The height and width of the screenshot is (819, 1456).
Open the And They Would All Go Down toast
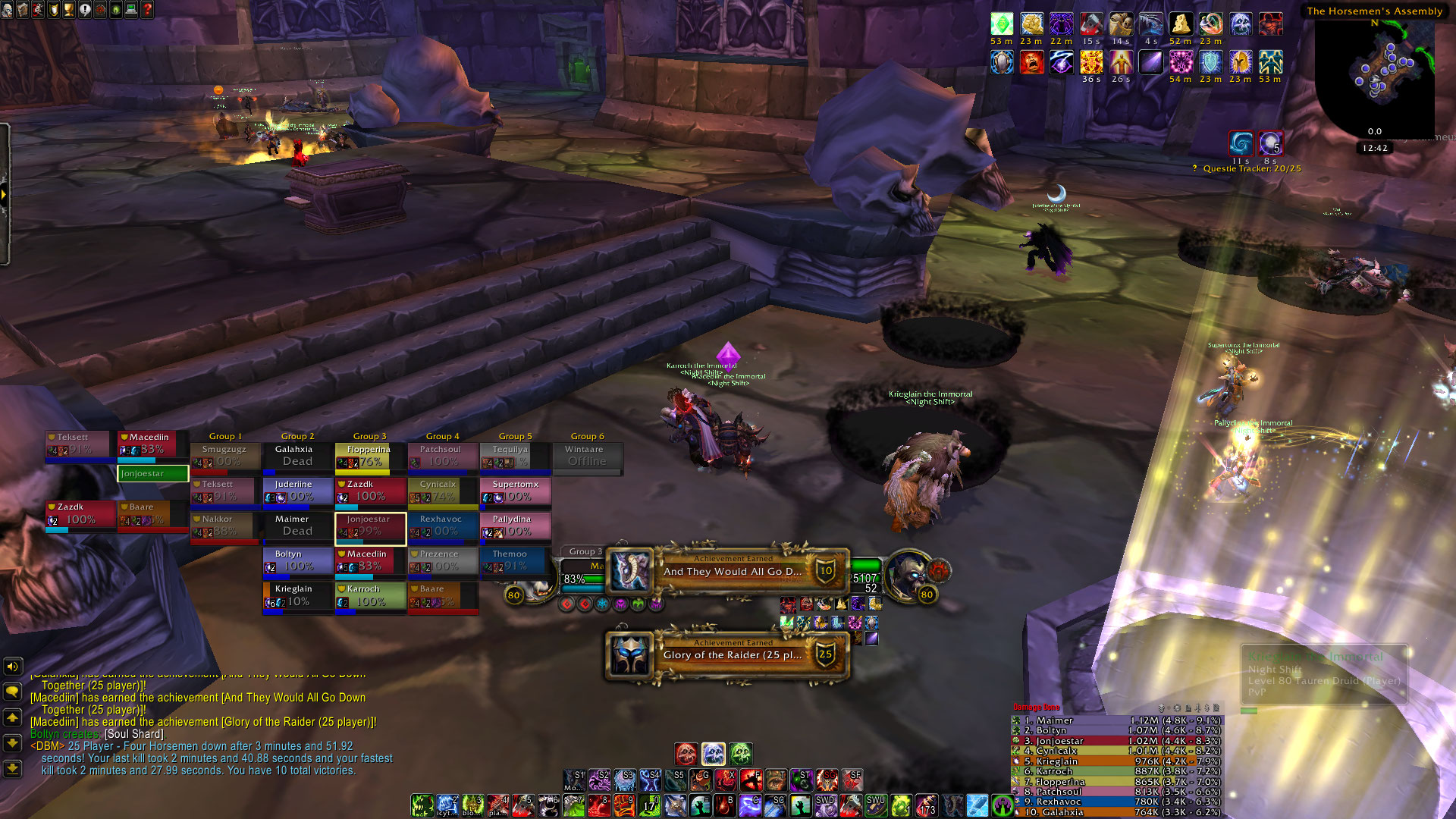[x=728, y=571]
